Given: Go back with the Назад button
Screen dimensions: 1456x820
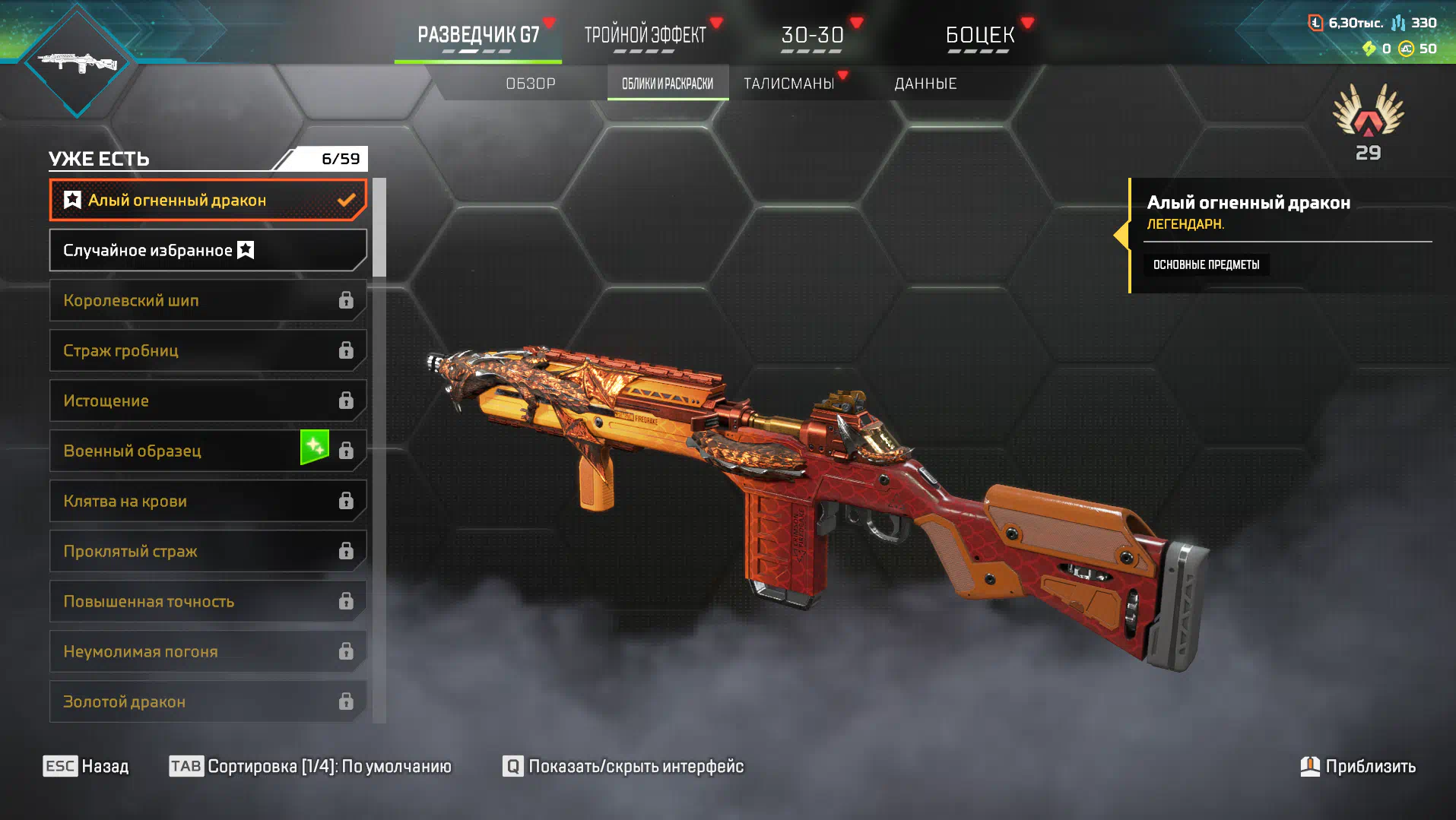Looking at the screenshot, I should click(x=86, y=766).
